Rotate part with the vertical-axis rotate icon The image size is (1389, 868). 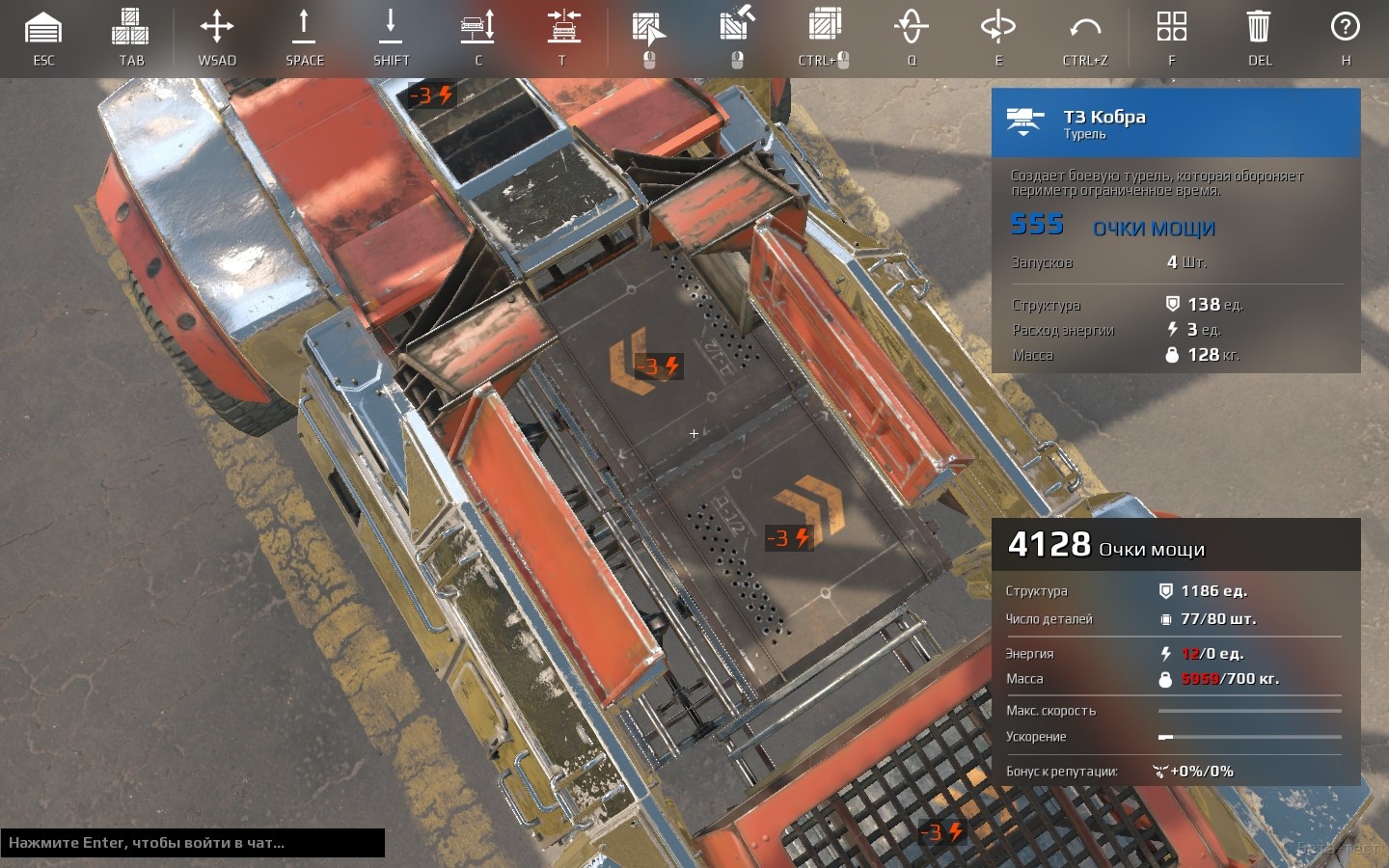911,27
